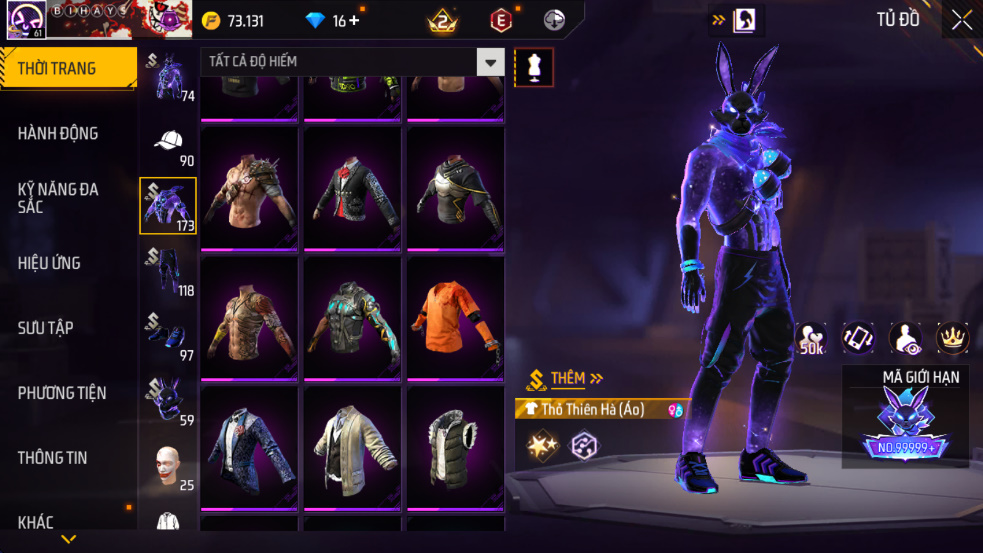Select the orange jacket item
Viewport: 983px width, 553px height.
[455, 317]
